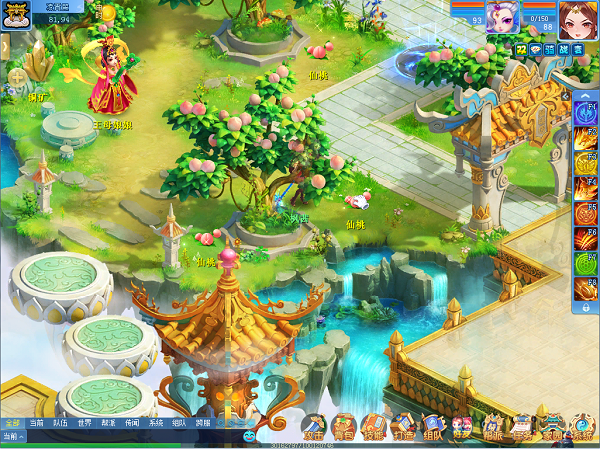
Task: Open the 攻击 attack menu button
Action: coord(314,429)
